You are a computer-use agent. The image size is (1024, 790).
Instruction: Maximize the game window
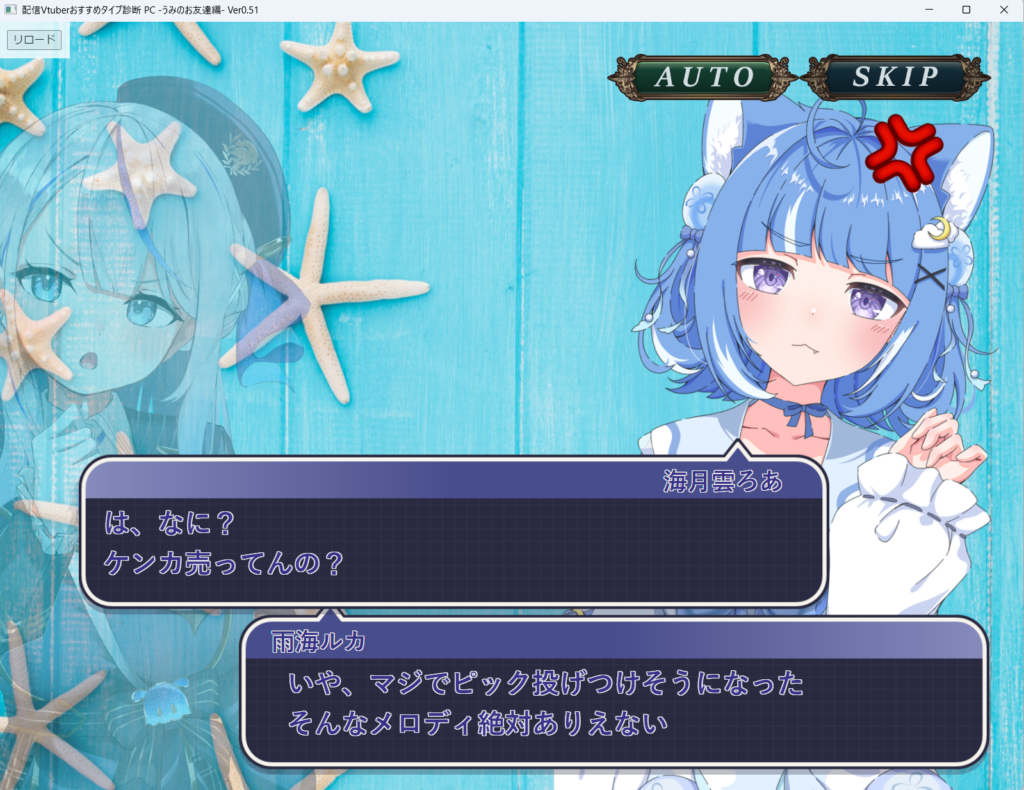point(966,9)
